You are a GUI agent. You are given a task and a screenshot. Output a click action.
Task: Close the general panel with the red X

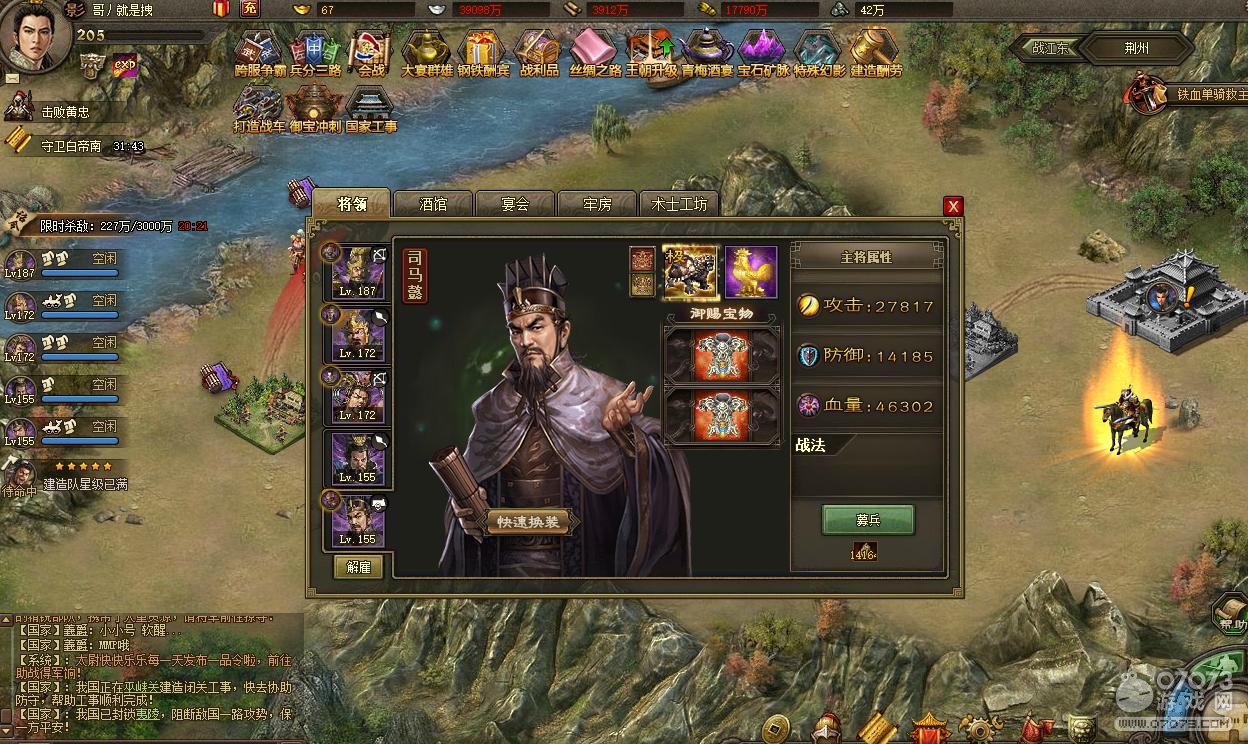953,206
